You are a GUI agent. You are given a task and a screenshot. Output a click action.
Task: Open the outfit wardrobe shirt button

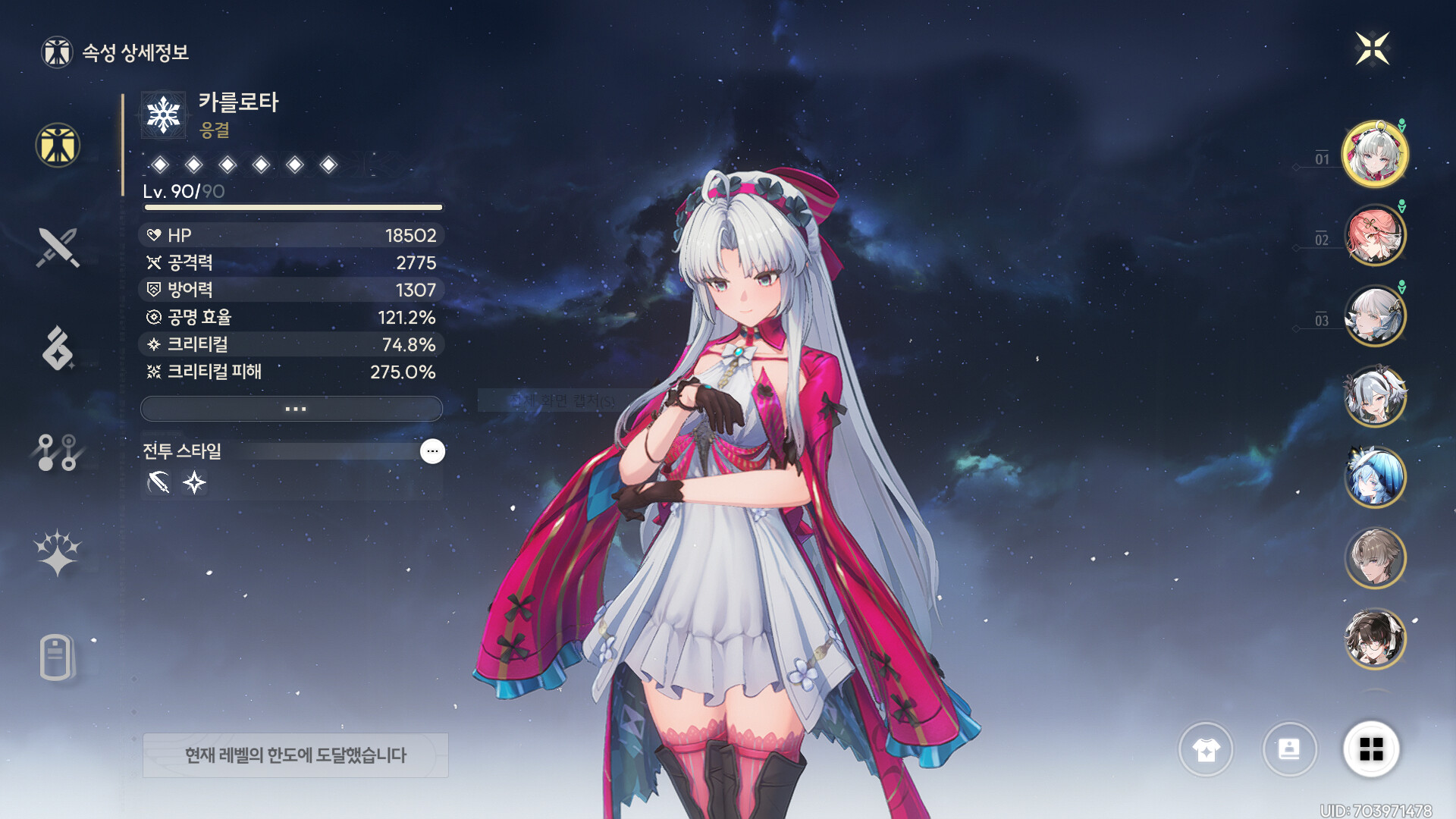1206,749
